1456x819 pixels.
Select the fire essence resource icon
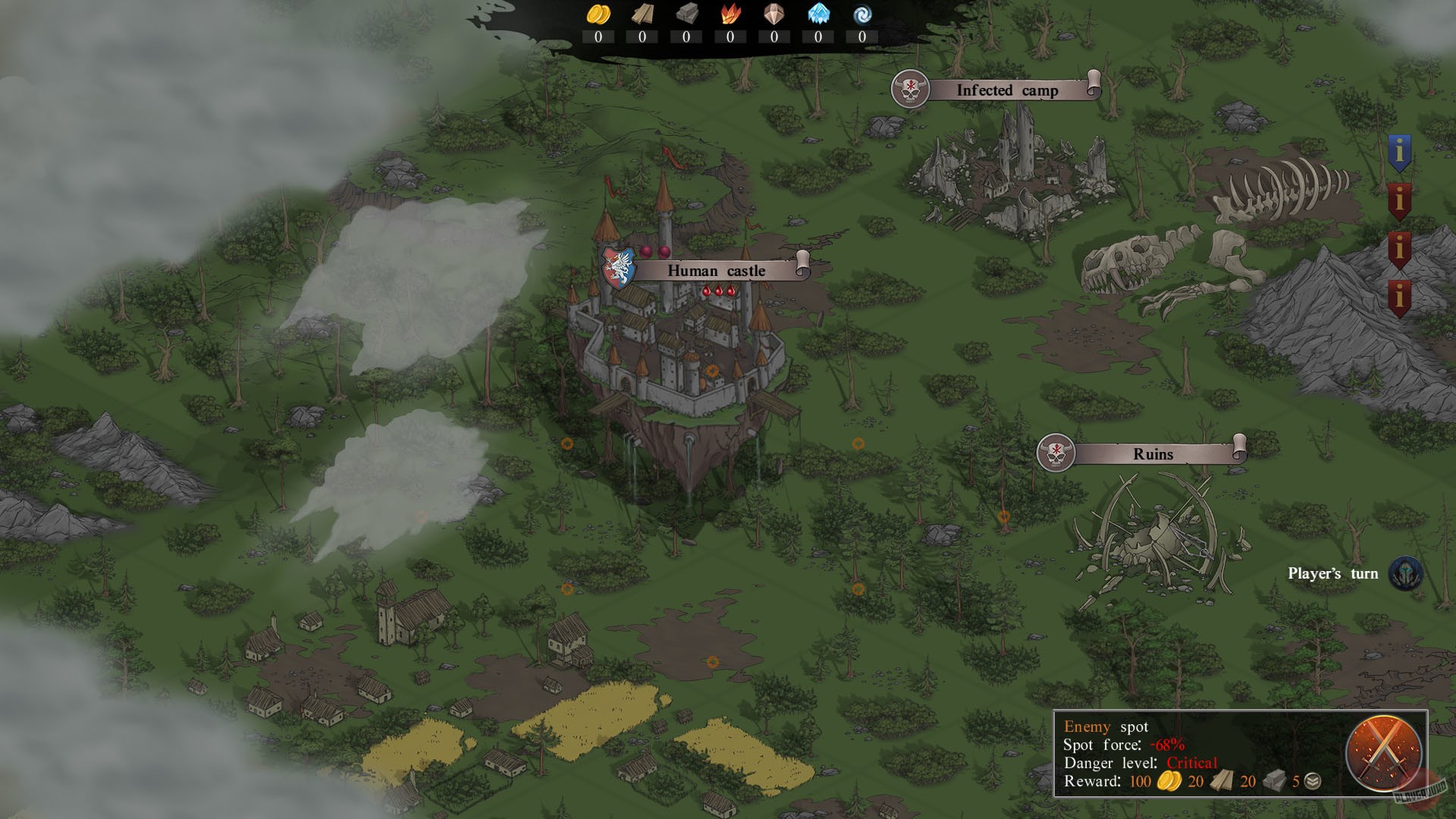[730, 13]
